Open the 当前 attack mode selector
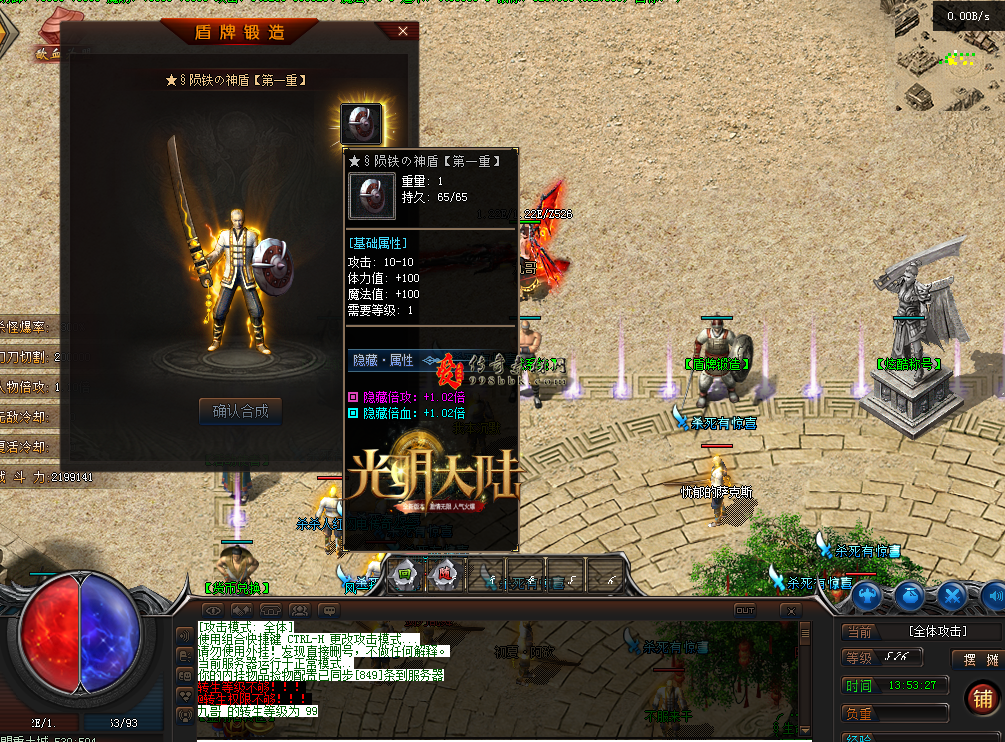The height and width of the screenshot is (742, 1005). [x=860, y=632]
